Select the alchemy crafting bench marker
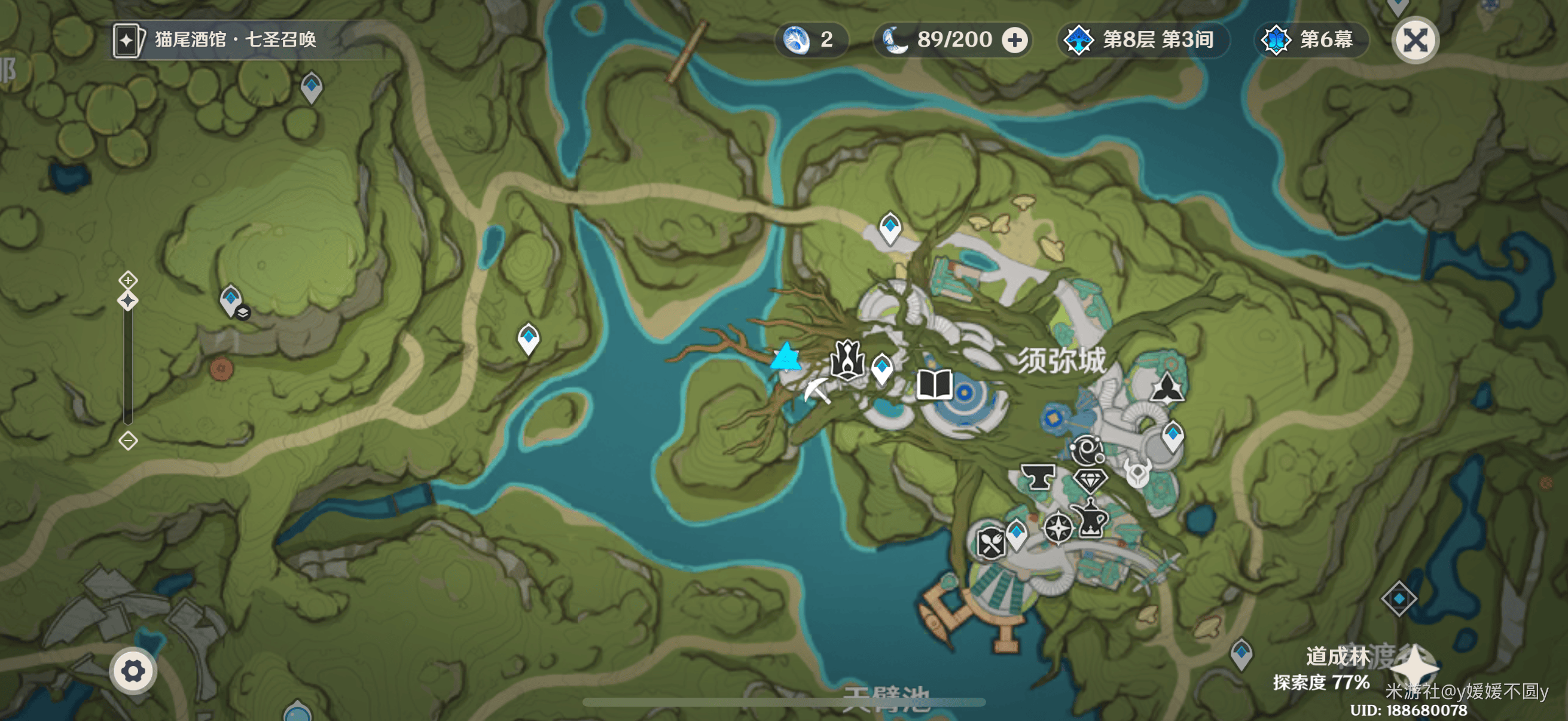 [1091, 518]
